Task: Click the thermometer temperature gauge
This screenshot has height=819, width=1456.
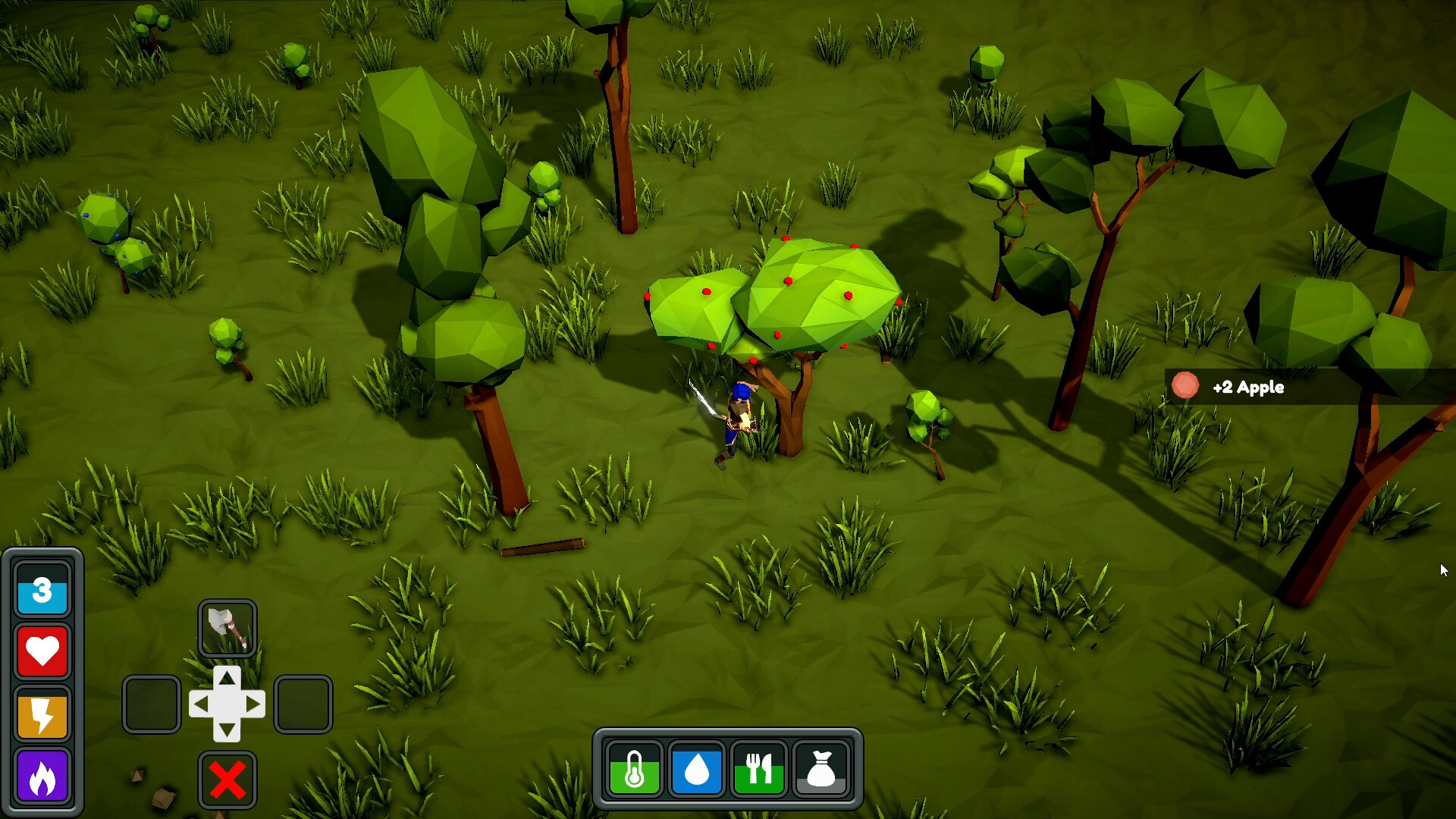Action: point(635,770)
